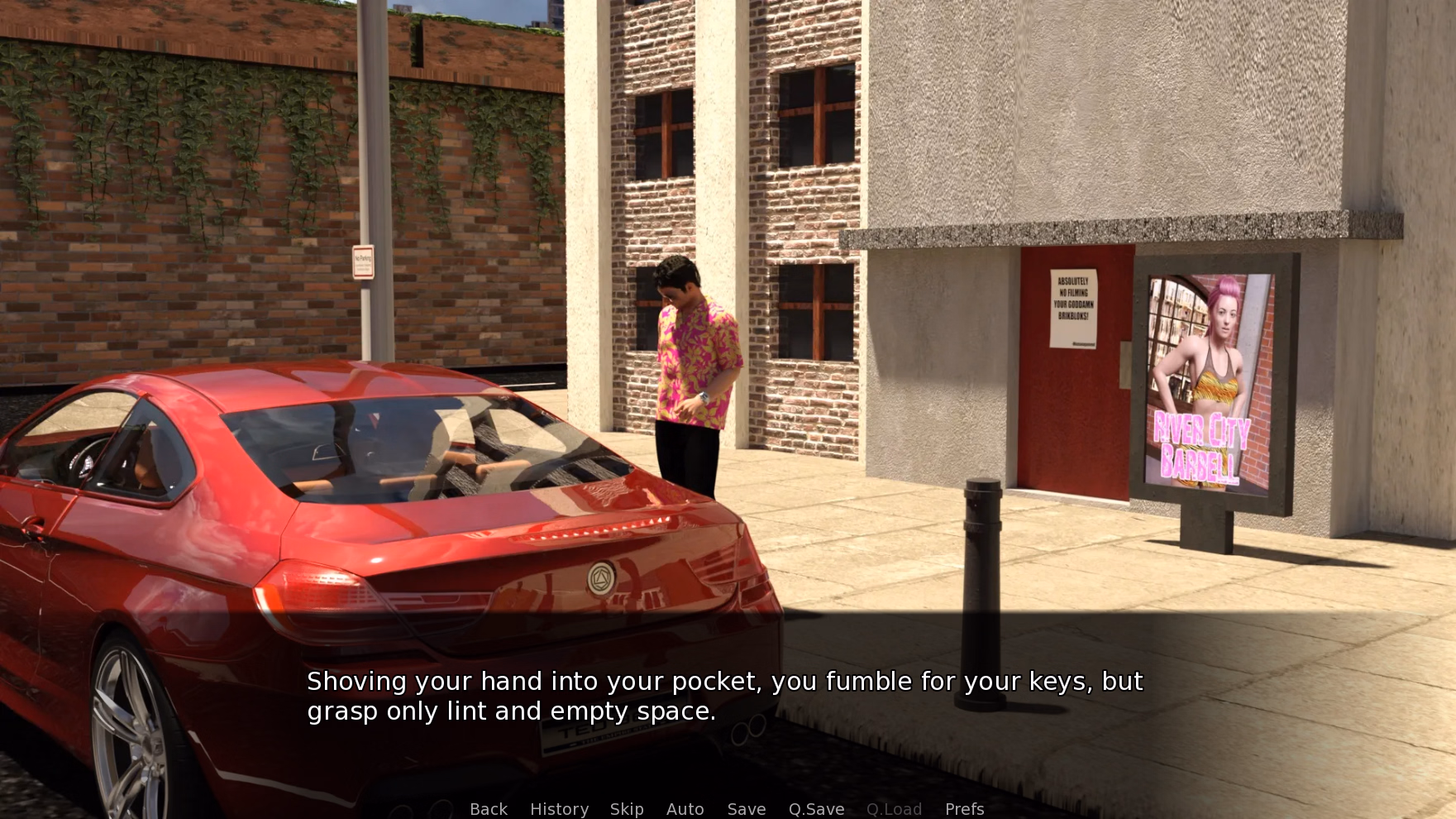
Task: Quick save with Q.Save
Action: (816, 808)
